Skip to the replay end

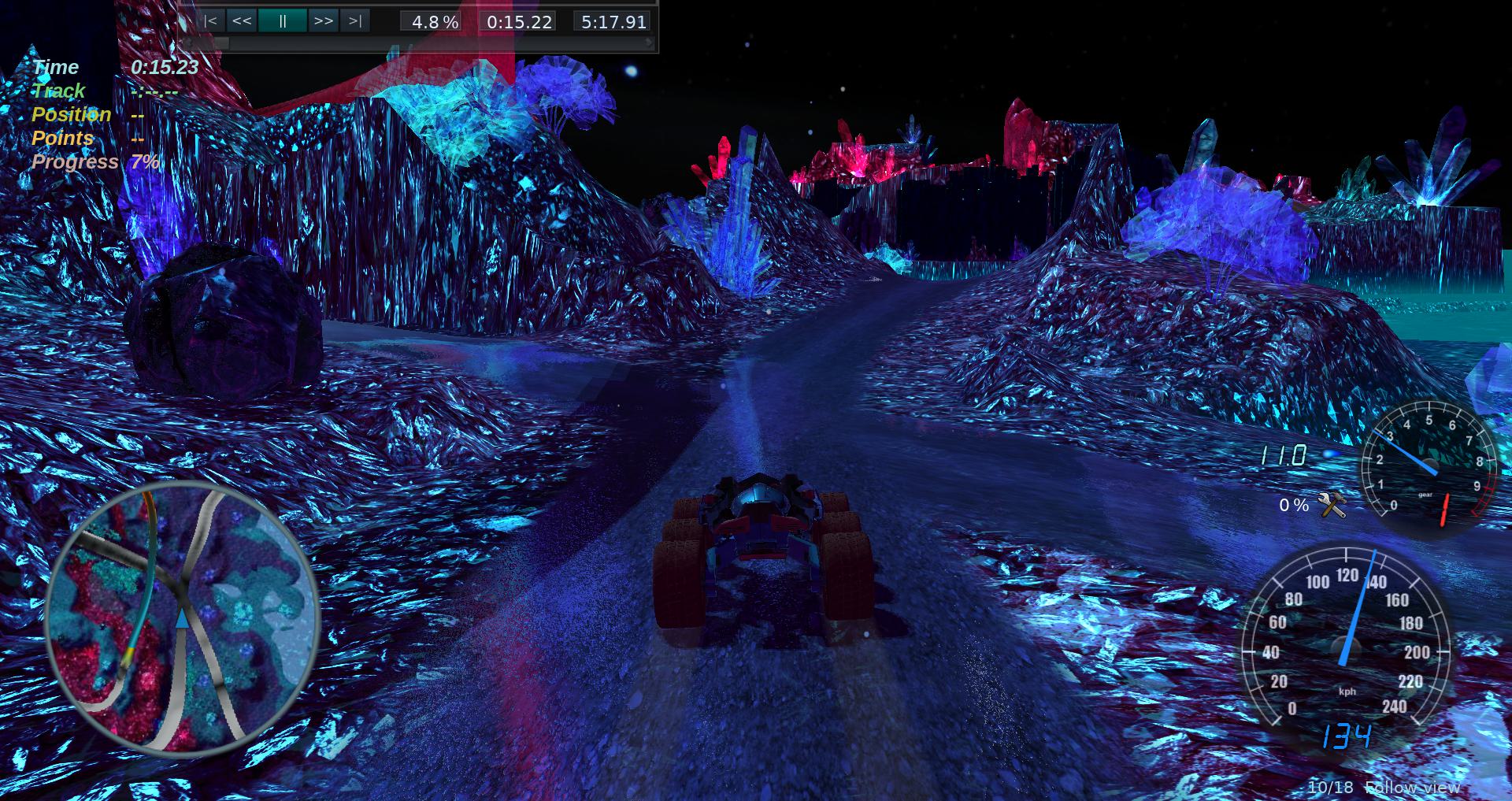[355, 21]
